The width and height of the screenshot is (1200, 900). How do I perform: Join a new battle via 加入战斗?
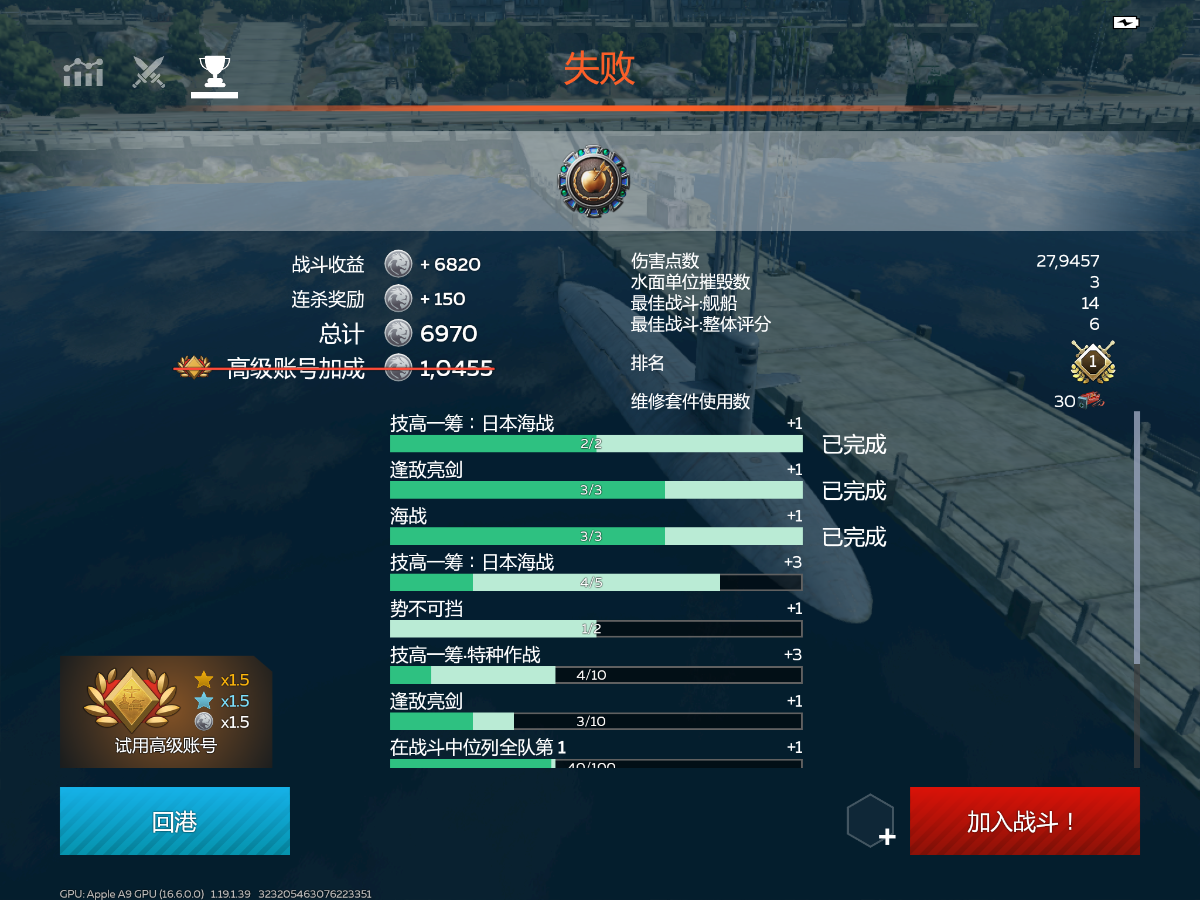1024,821
